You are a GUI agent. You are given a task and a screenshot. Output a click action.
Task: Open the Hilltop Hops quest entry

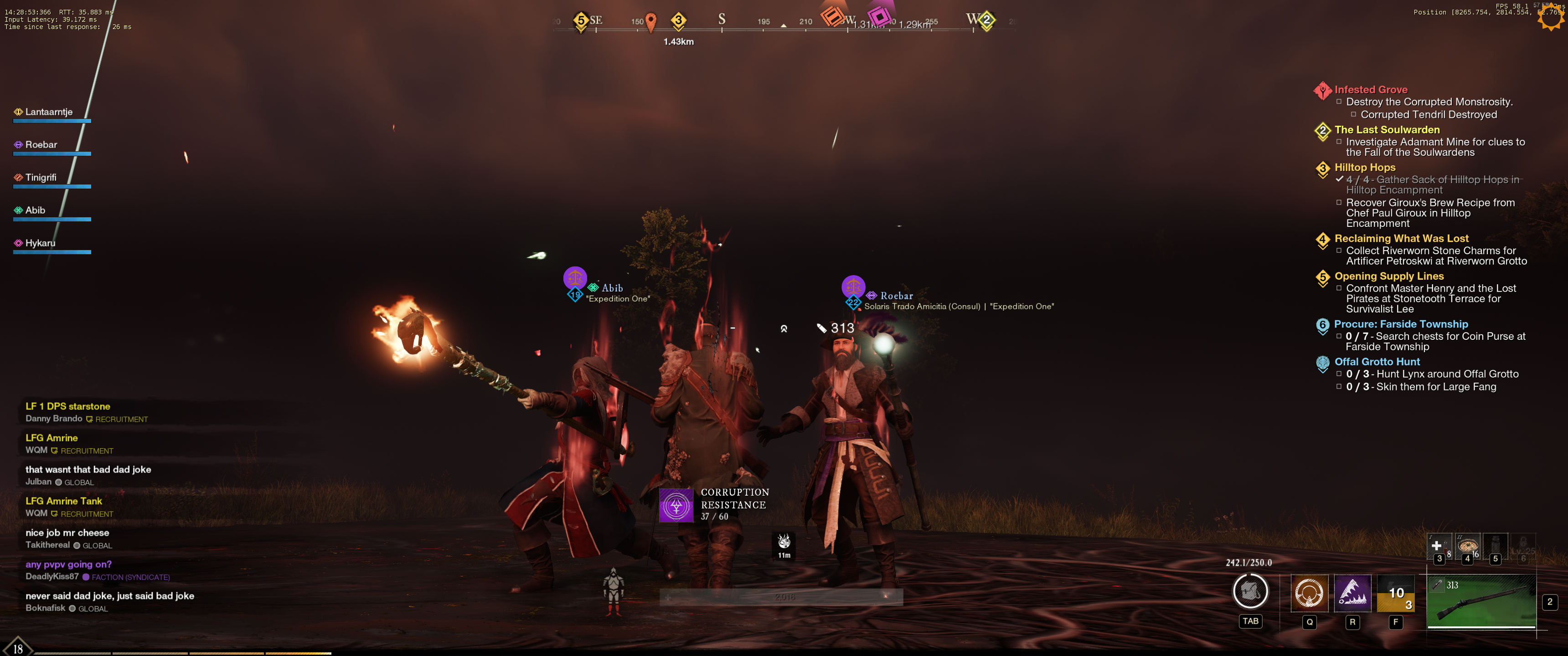pyautogui.click(x=1365, y=167)
